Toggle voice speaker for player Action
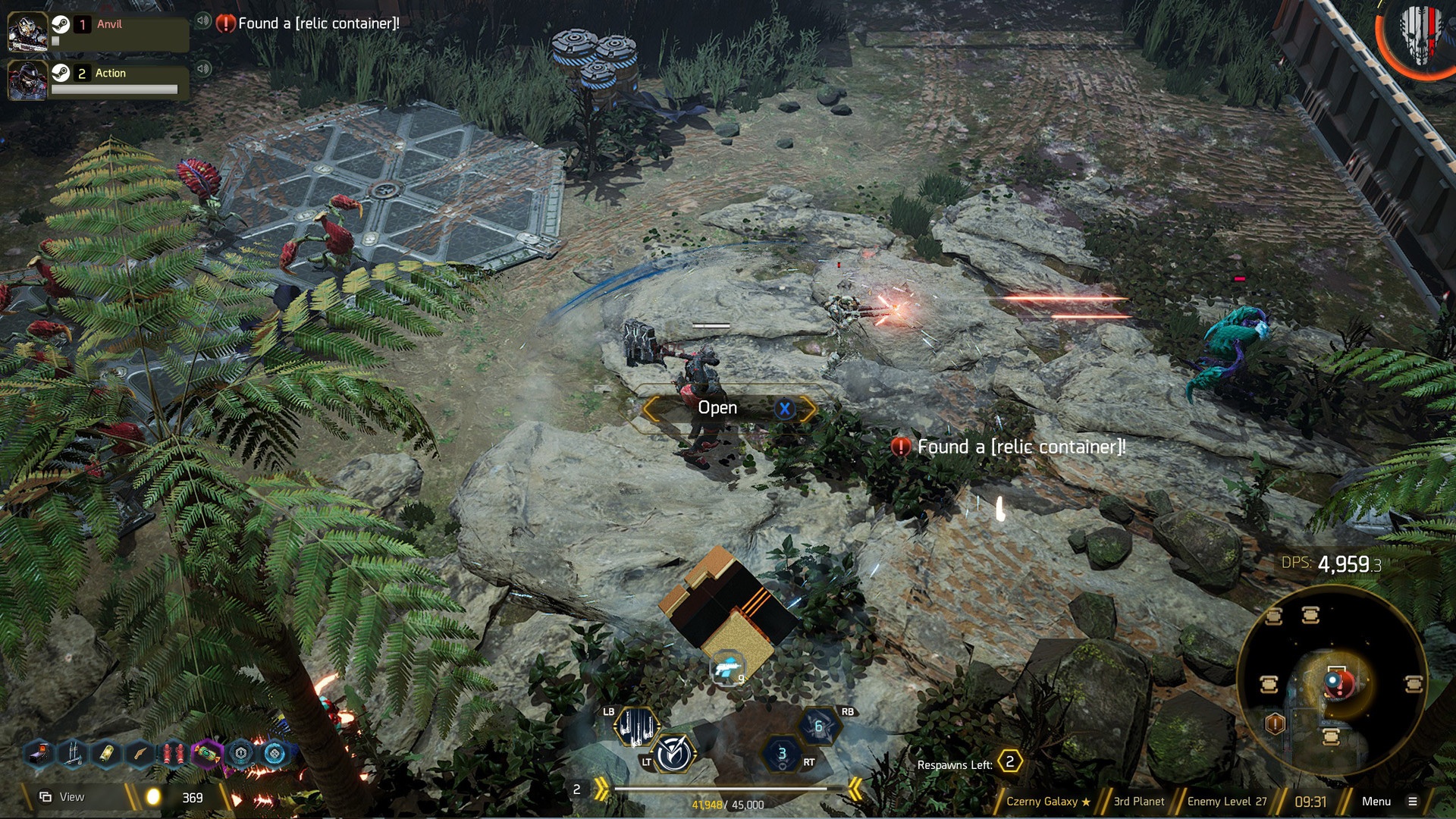1456x819 pixels. click(202, 69)
